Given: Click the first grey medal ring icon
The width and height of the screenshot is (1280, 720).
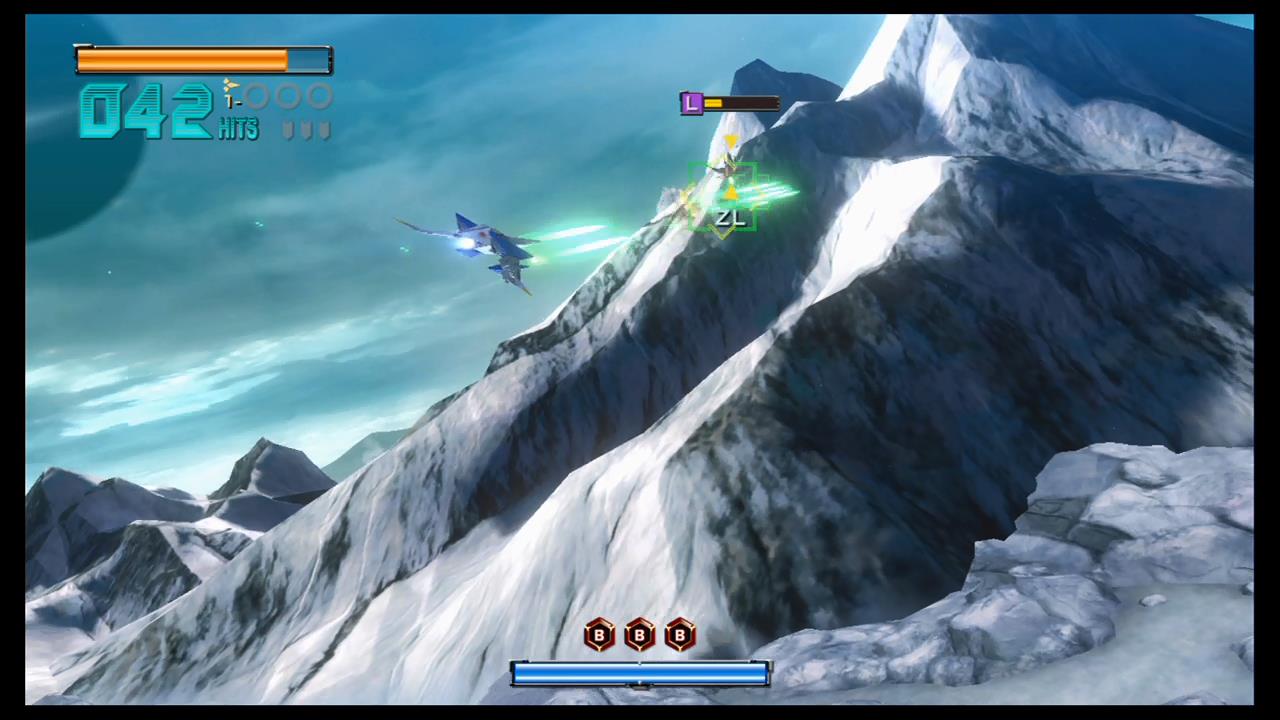Looking at the screenshot, I should point(258,98).
